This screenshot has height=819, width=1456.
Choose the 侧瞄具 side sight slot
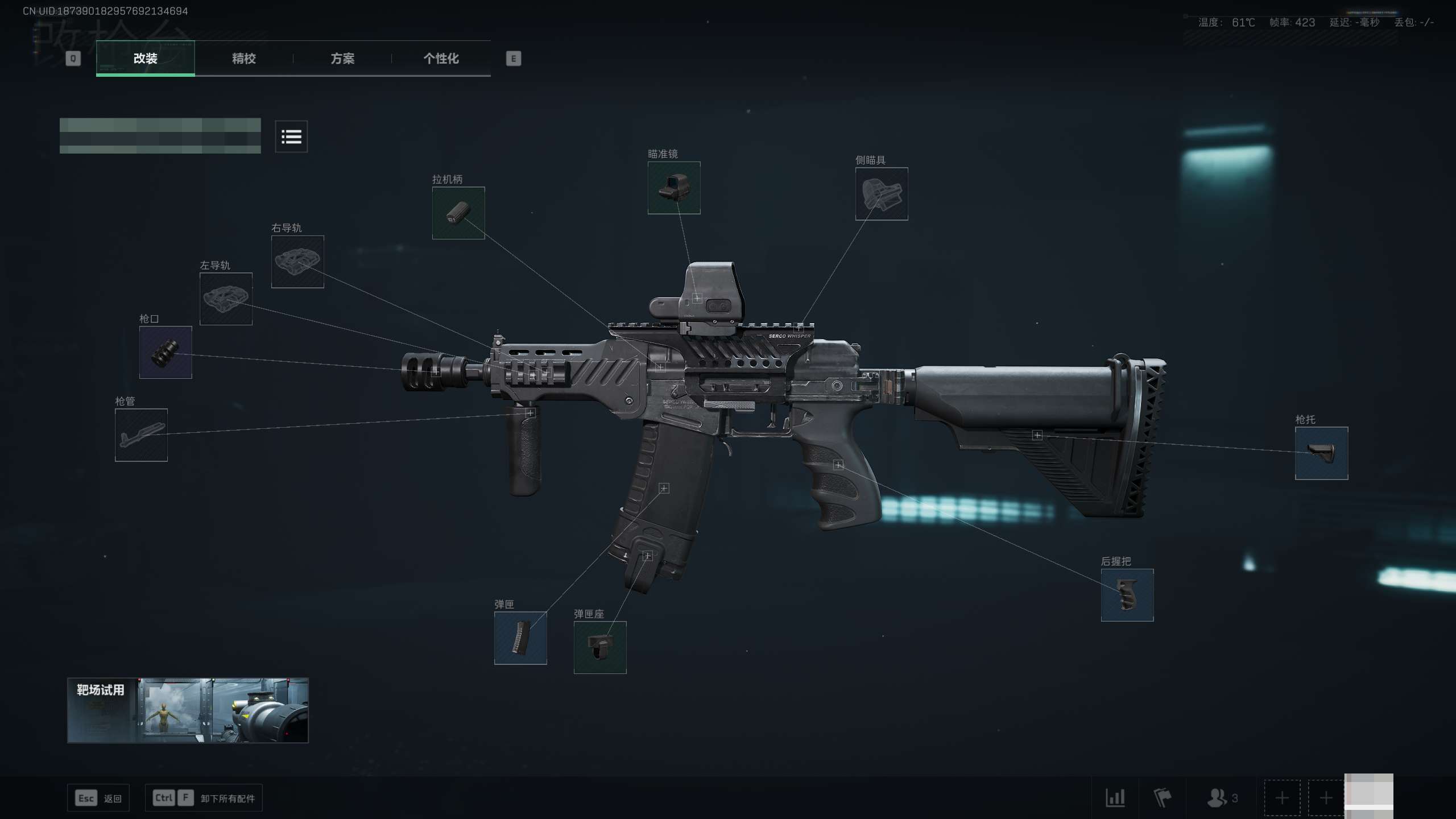point(882,194)
